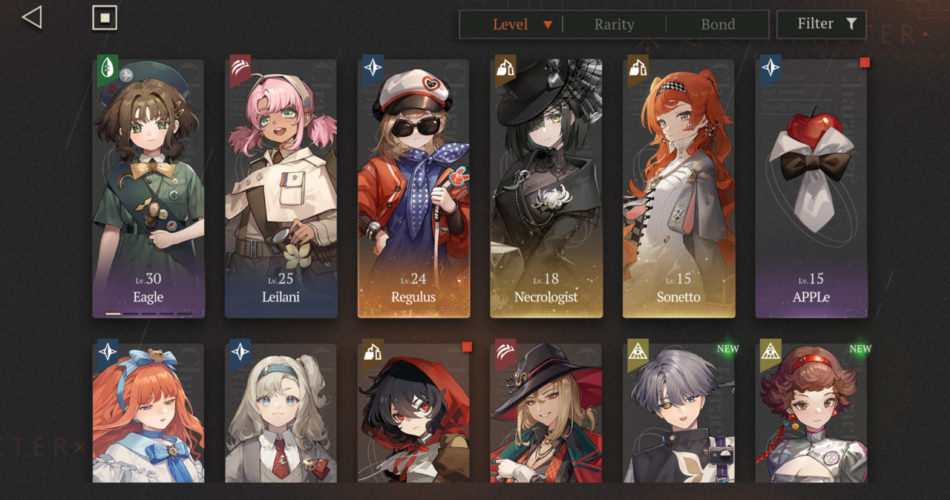Open the Filter options
The image size is (950, 500).
(x=820, y=24)
